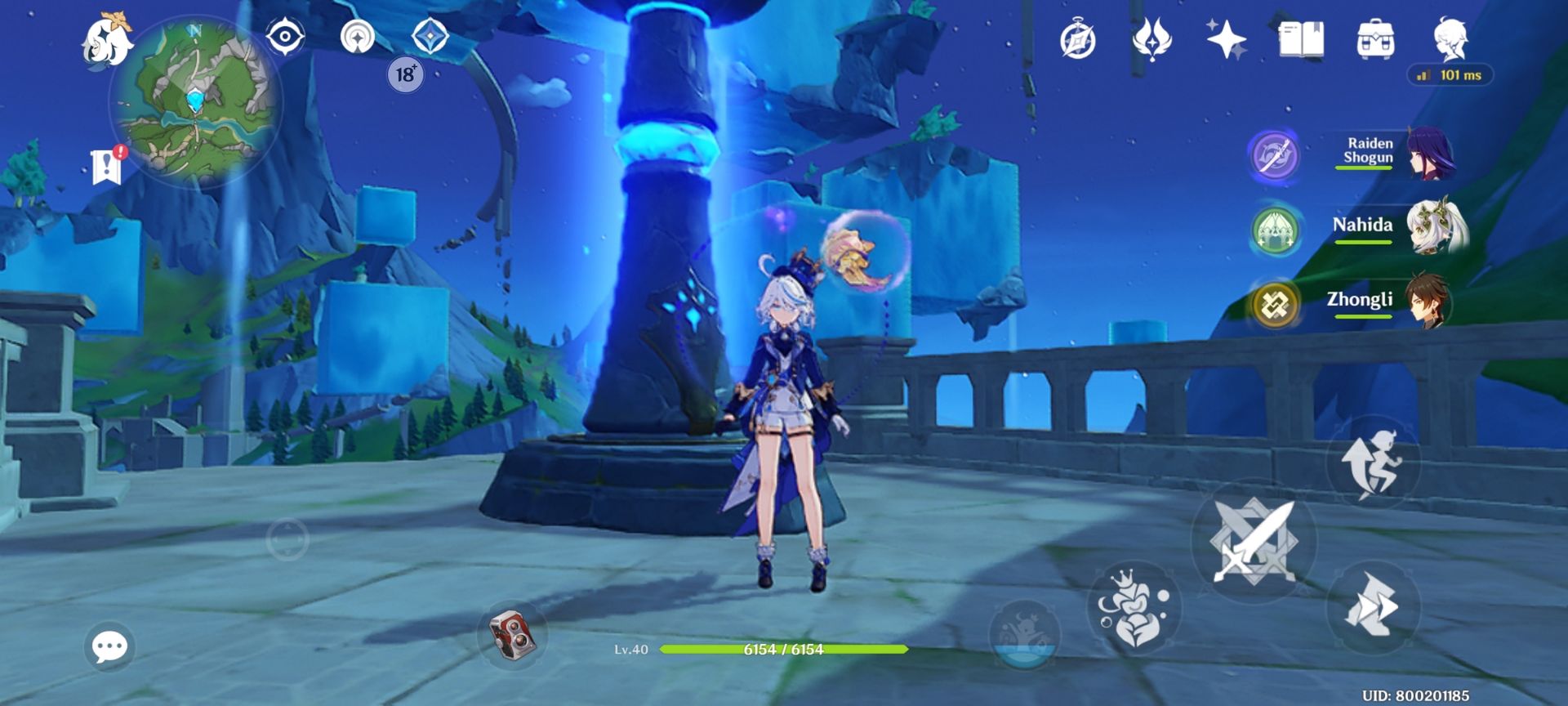The height and width of the screenshot is (706, 1568).
Task: Open the quest log bookmark icon
Action: (107, 166)
